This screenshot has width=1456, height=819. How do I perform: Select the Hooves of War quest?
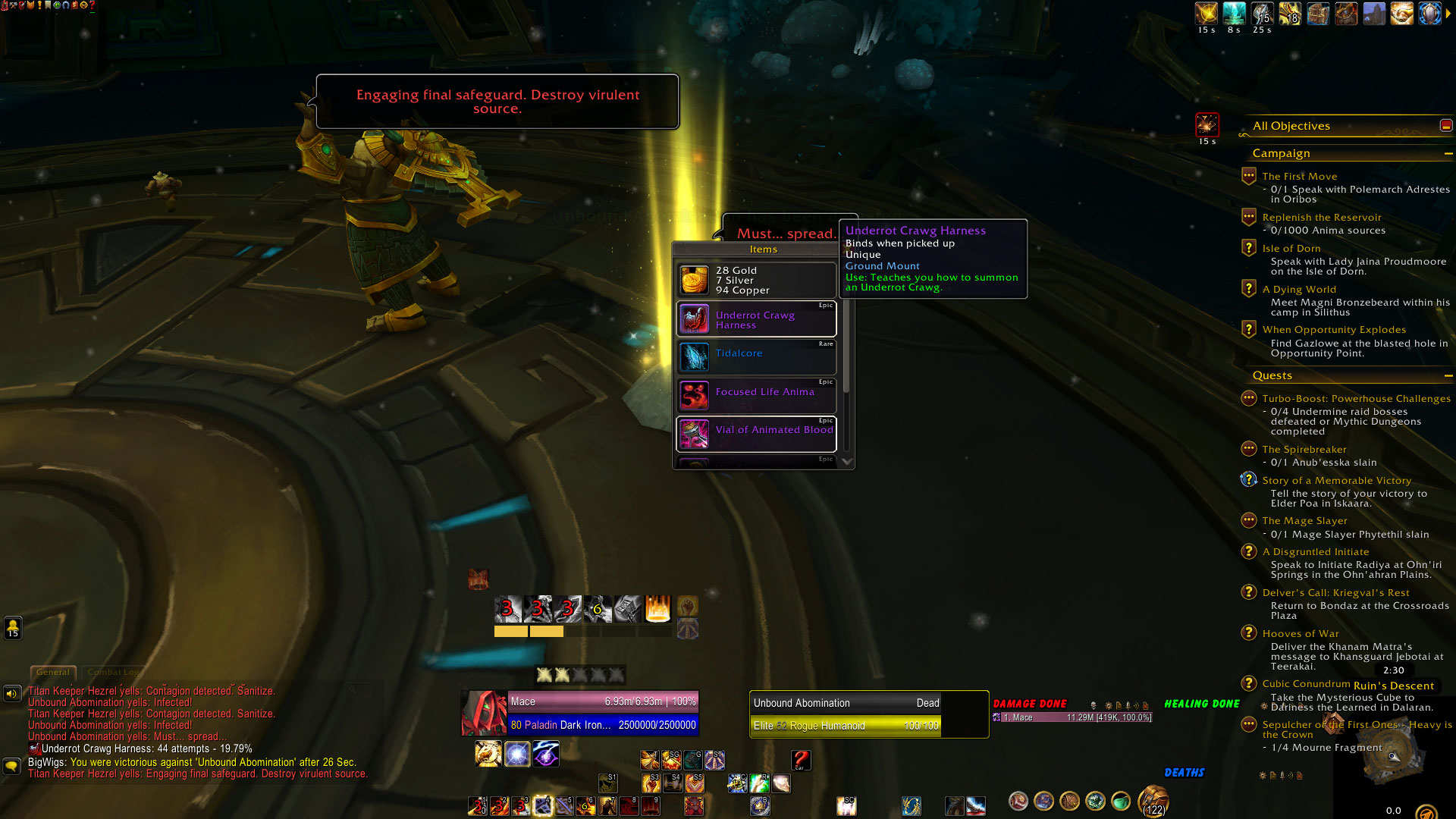(x=1301, y=634)
